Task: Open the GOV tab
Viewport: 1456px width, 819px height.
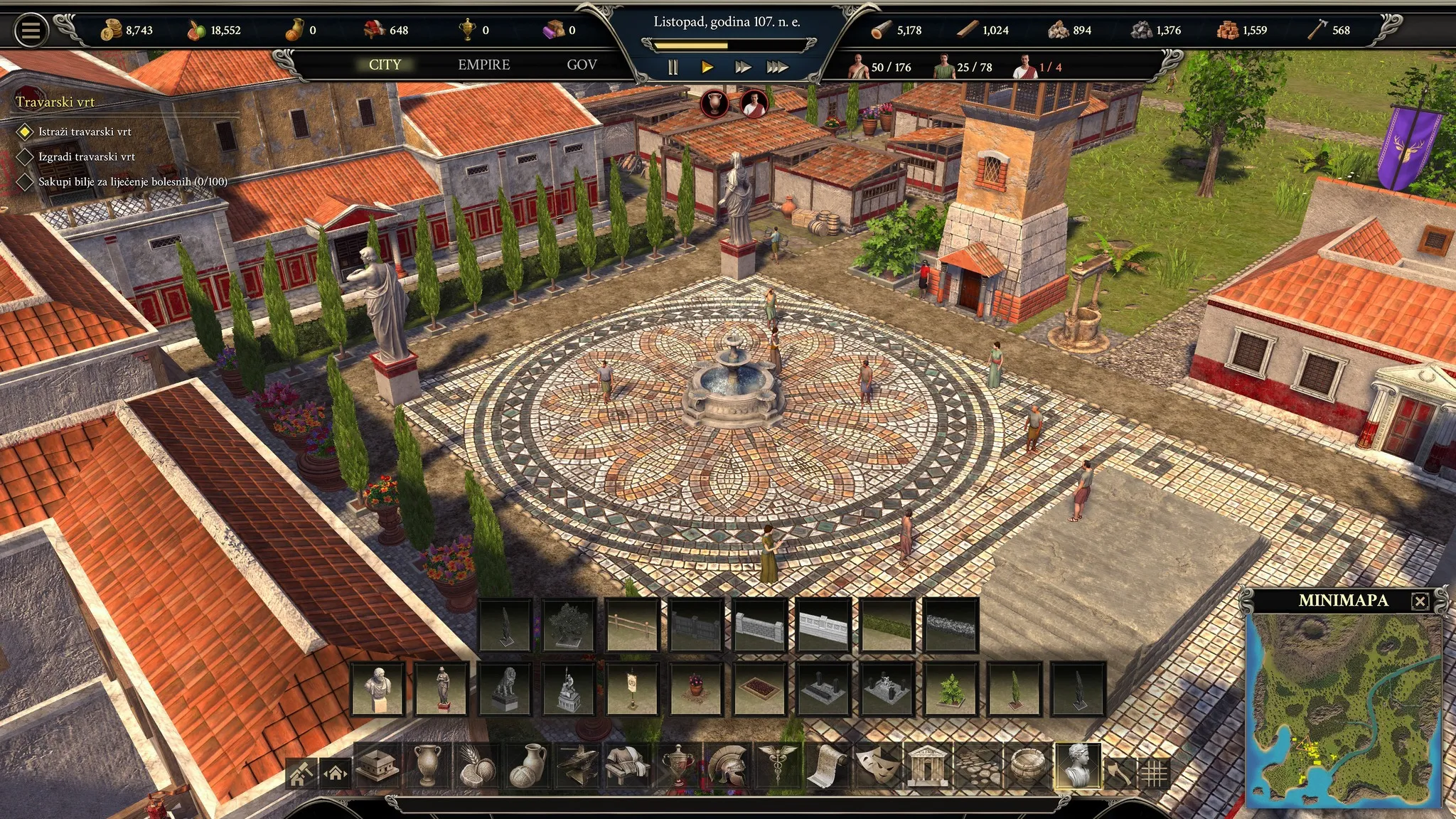Action: tap(582, 65)
